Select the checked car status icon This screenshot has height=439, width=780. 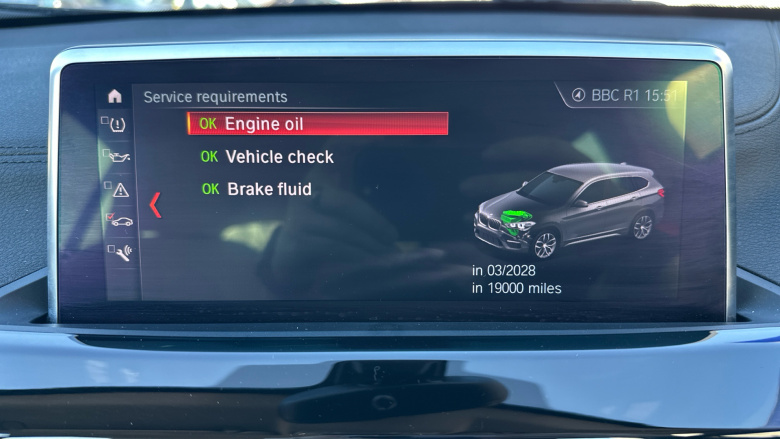(x=120, y=220)
